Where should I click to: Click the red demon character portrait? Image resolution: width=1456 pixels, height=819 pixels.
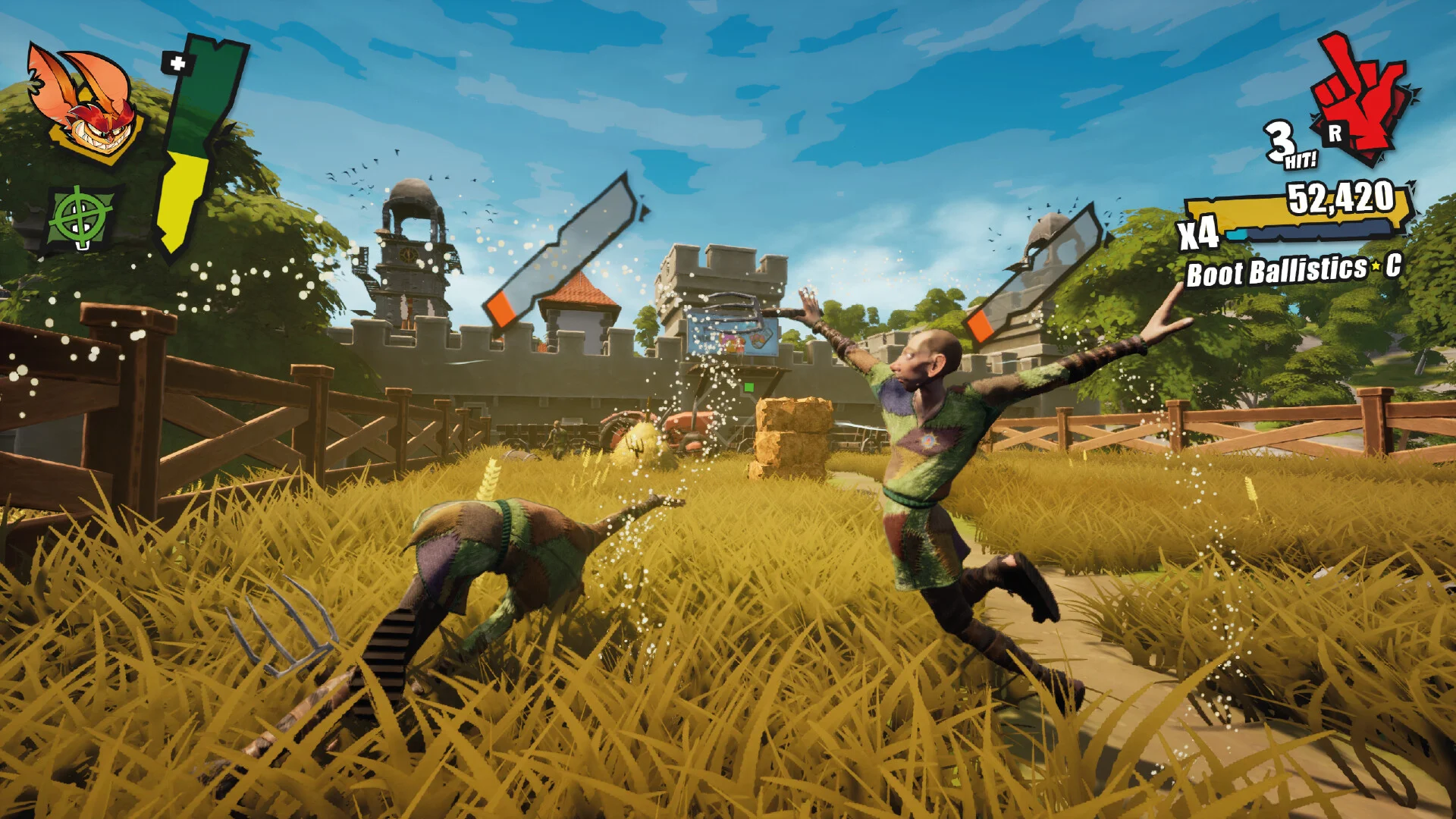pyautogui.click(x=85, y=104)
